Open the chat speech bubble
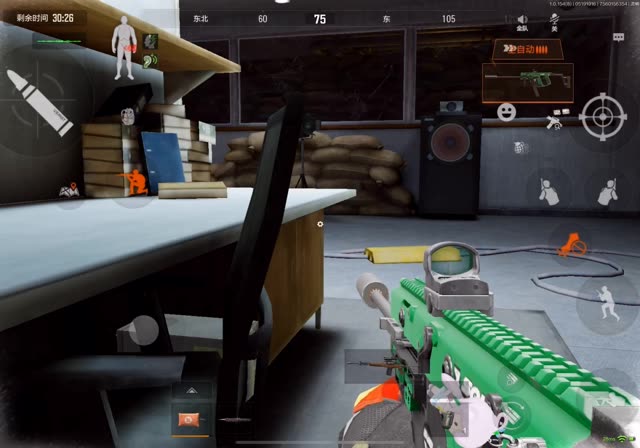 click(618, 37)
